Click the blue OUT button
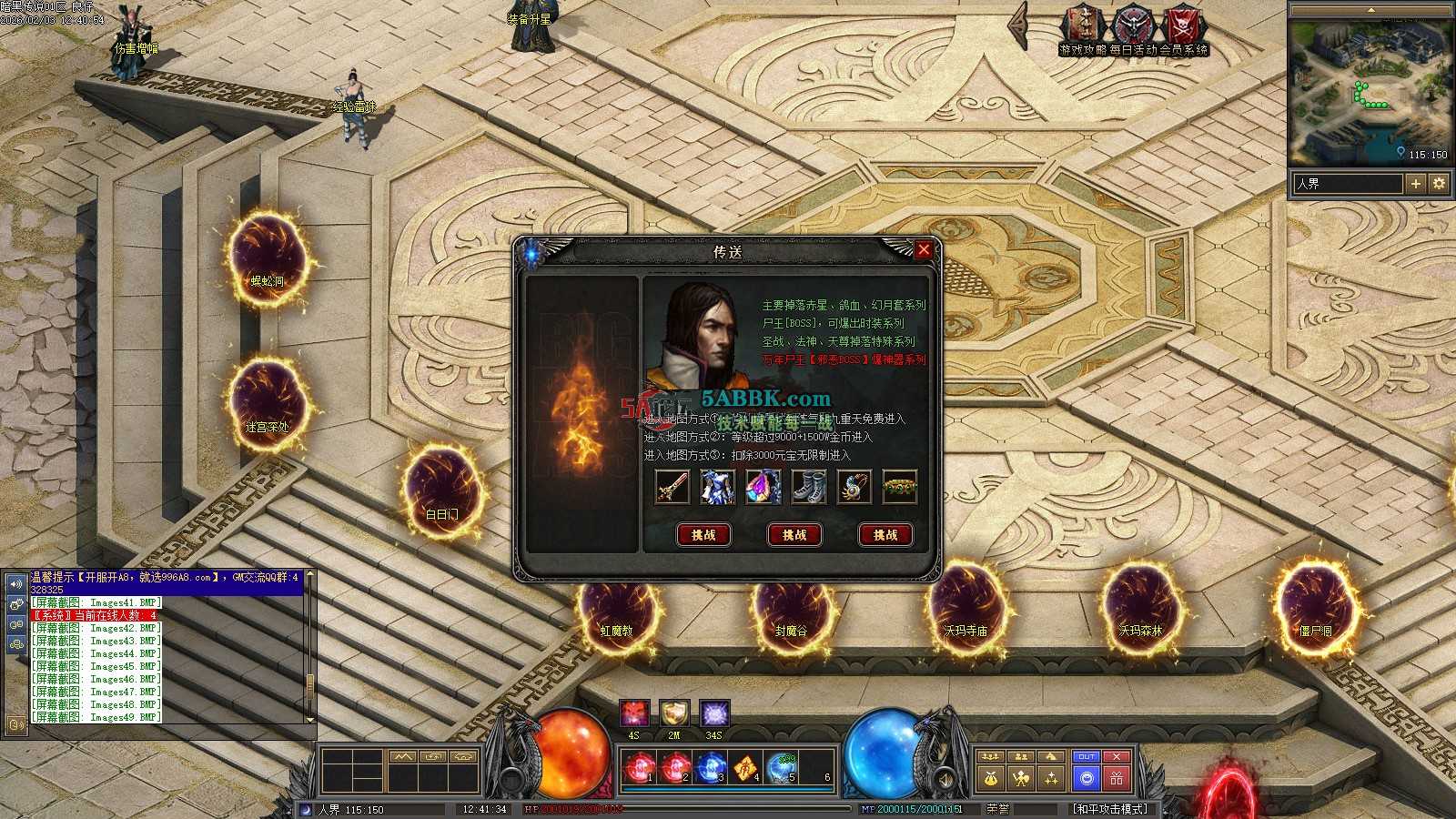 click(1086, 756)
